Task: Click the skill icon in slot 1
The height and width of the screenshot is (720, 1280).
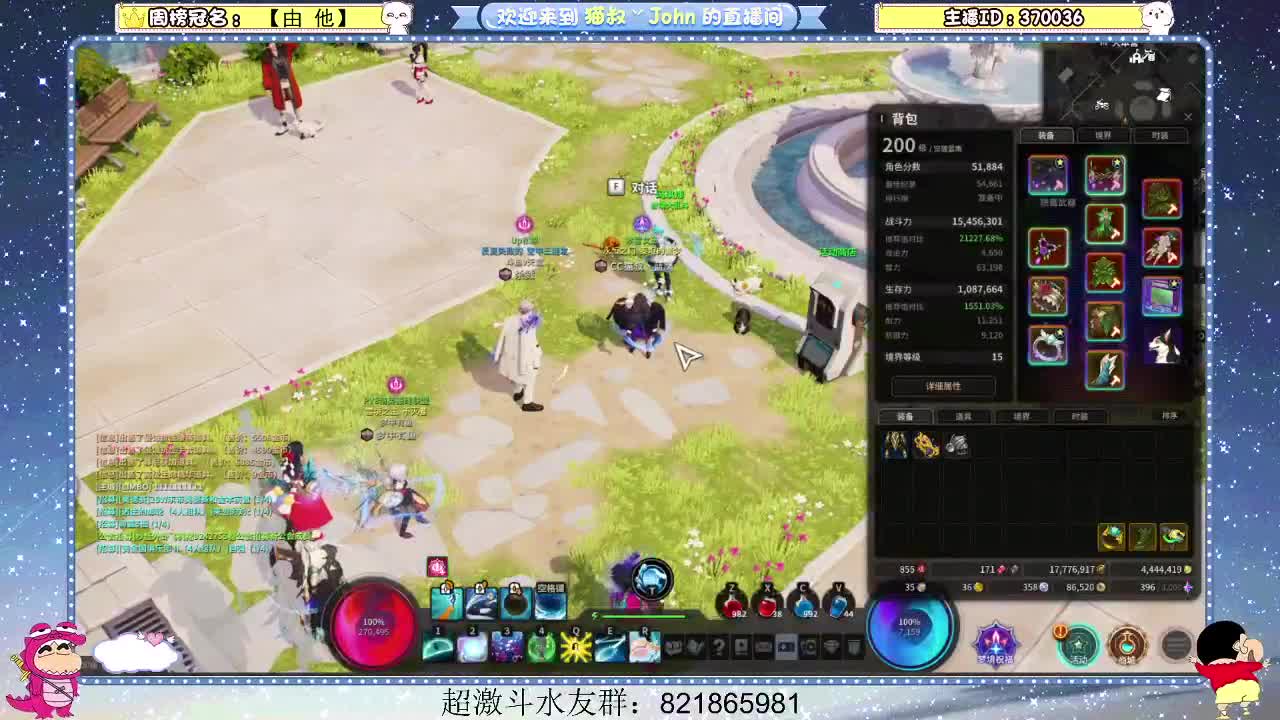Action: (x=437, y=645)
